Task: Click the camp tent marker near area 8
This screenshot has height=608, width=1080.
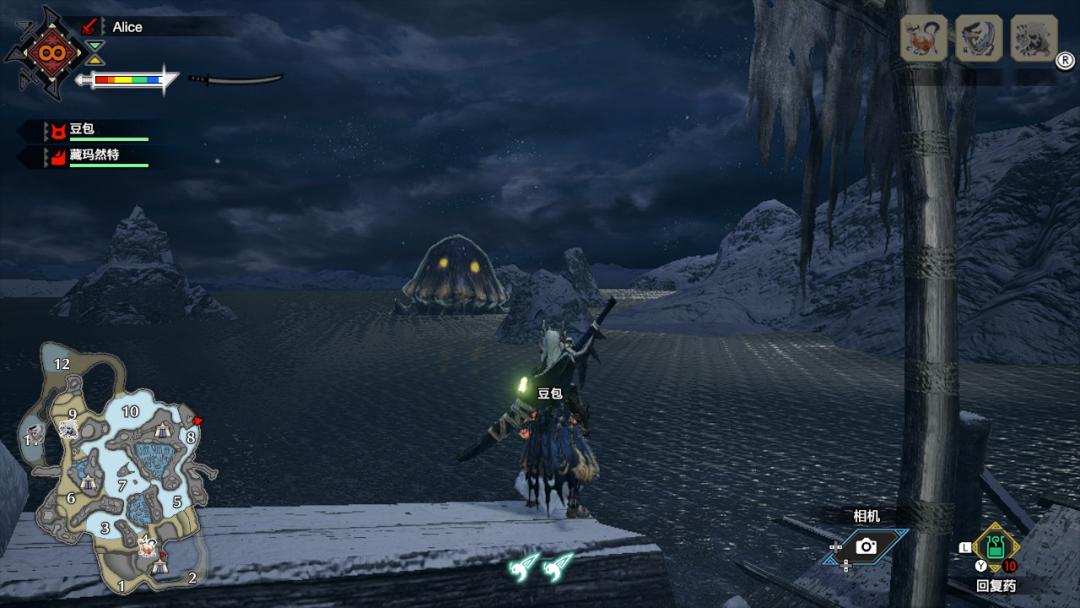Action: (163, 430)
